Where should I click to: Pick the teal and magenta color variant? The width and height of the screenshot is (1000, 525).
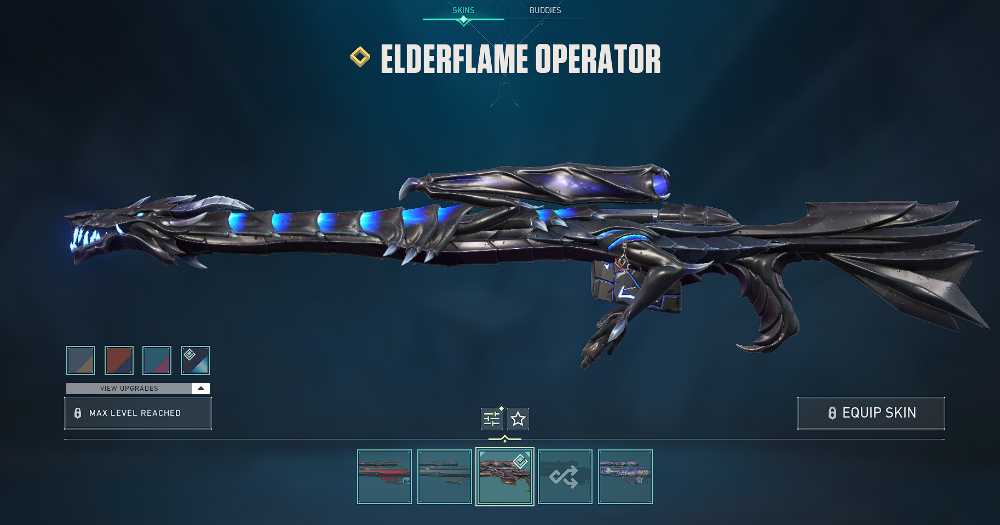click(157, 360)
